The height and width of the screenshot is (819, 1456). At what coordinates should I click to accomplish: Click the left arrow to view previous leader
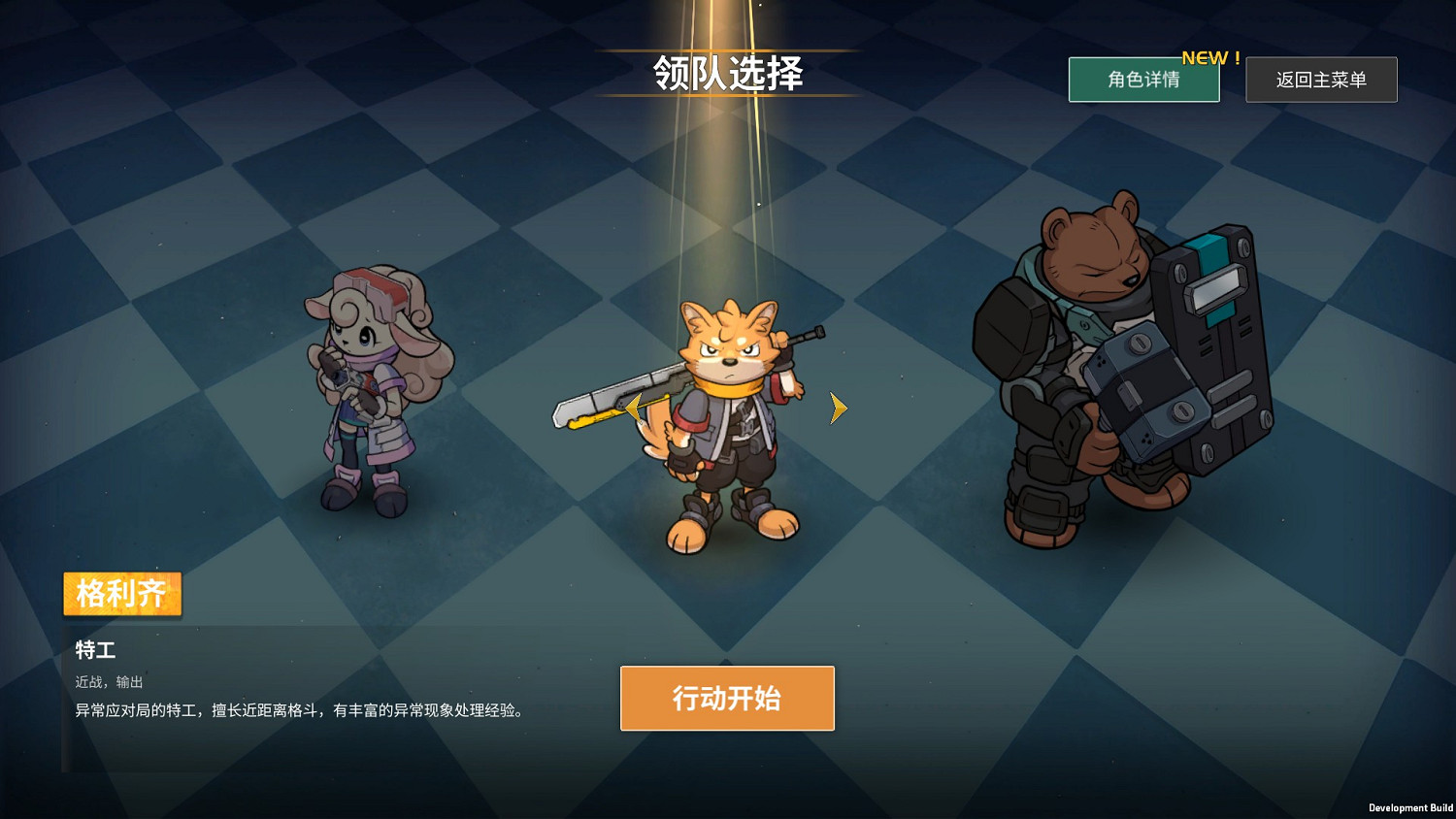coord(632,409)
